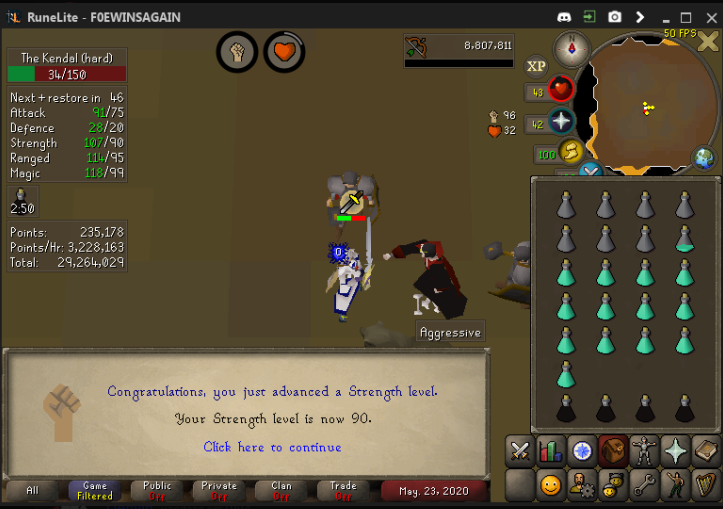Screen dimensions: 723x509
Task: Switch to the Magic spellbook tab
Action: point(706,451)
